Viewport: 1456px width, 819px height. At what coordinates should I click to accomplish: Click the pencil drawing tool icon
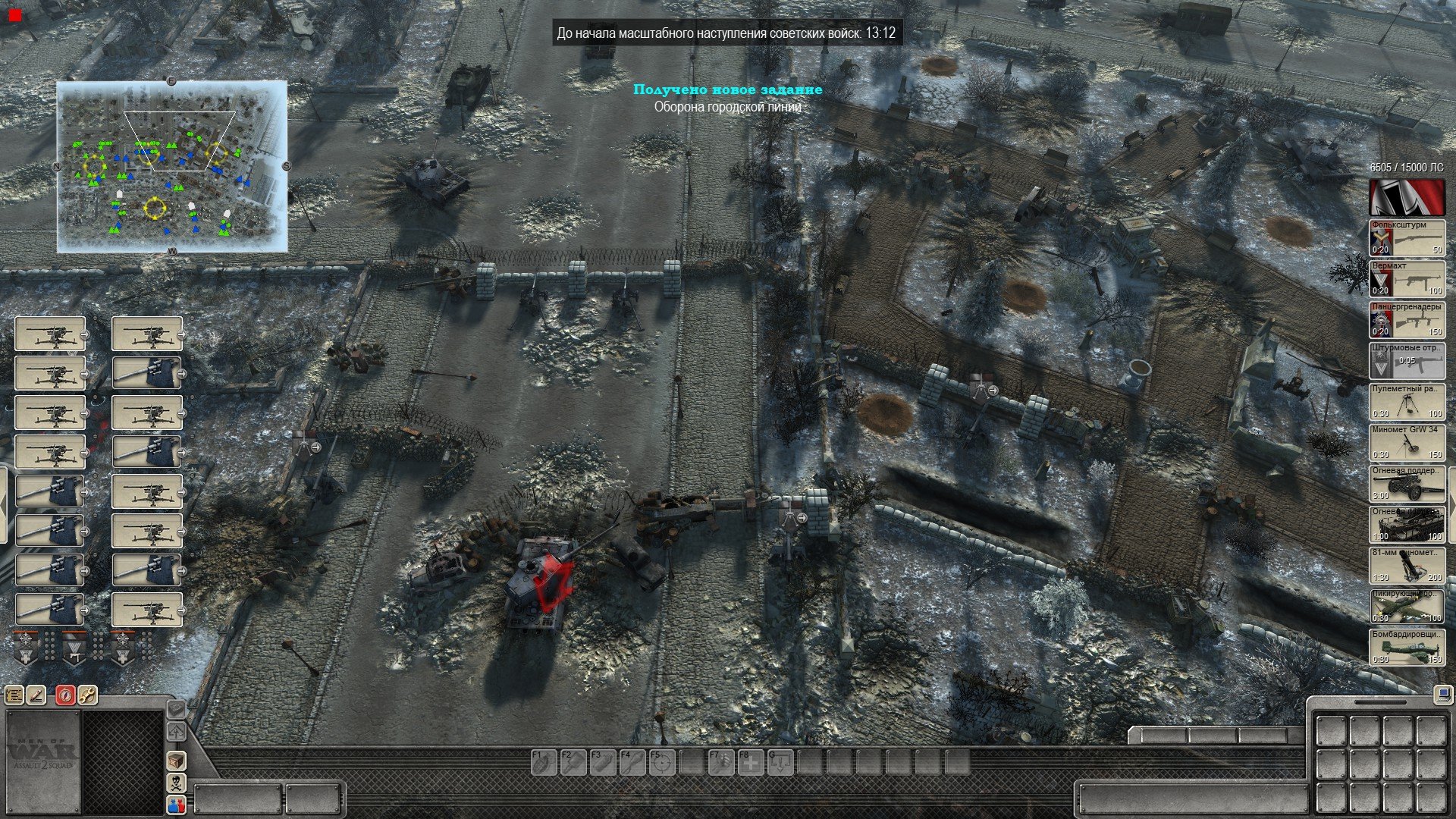pyautogui.click(x=36, y=695)
